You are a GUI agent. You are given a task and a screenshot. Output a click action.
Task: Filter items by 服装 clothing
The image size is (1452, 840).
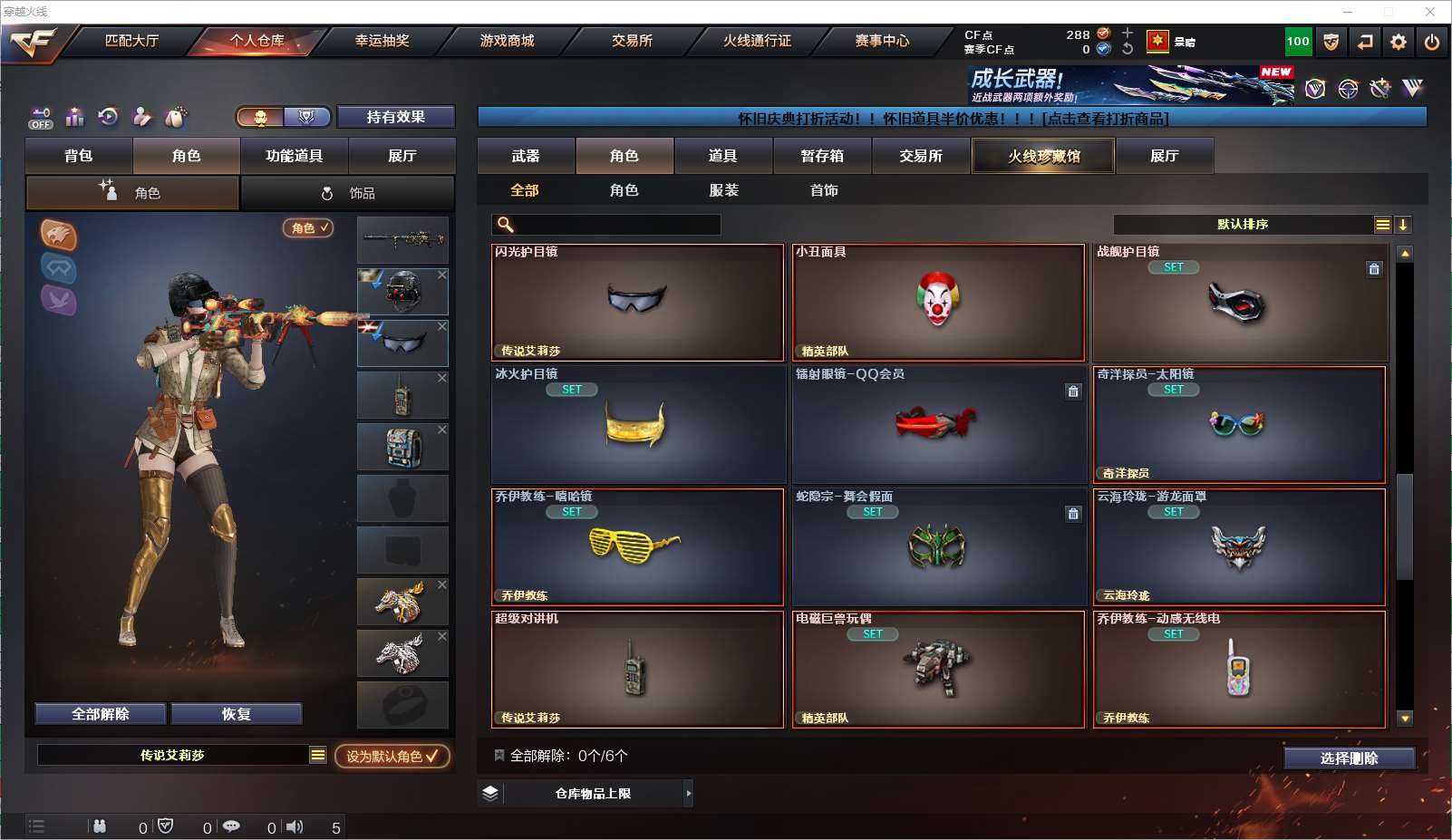pyautogui.click(x=723, y=190)
